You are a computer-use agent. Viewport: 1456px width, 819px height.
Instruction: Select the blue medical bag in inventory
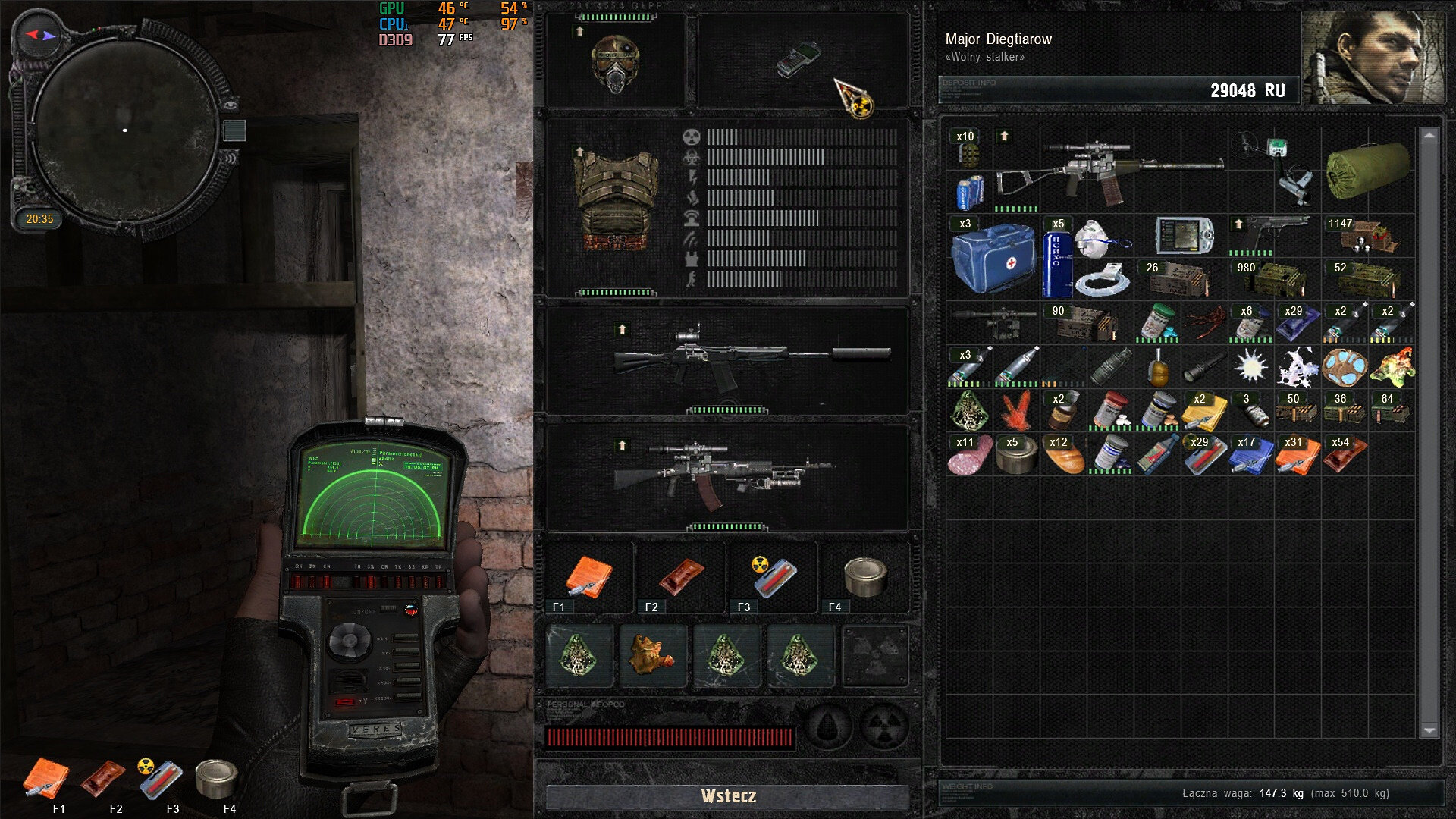[992, 258]
